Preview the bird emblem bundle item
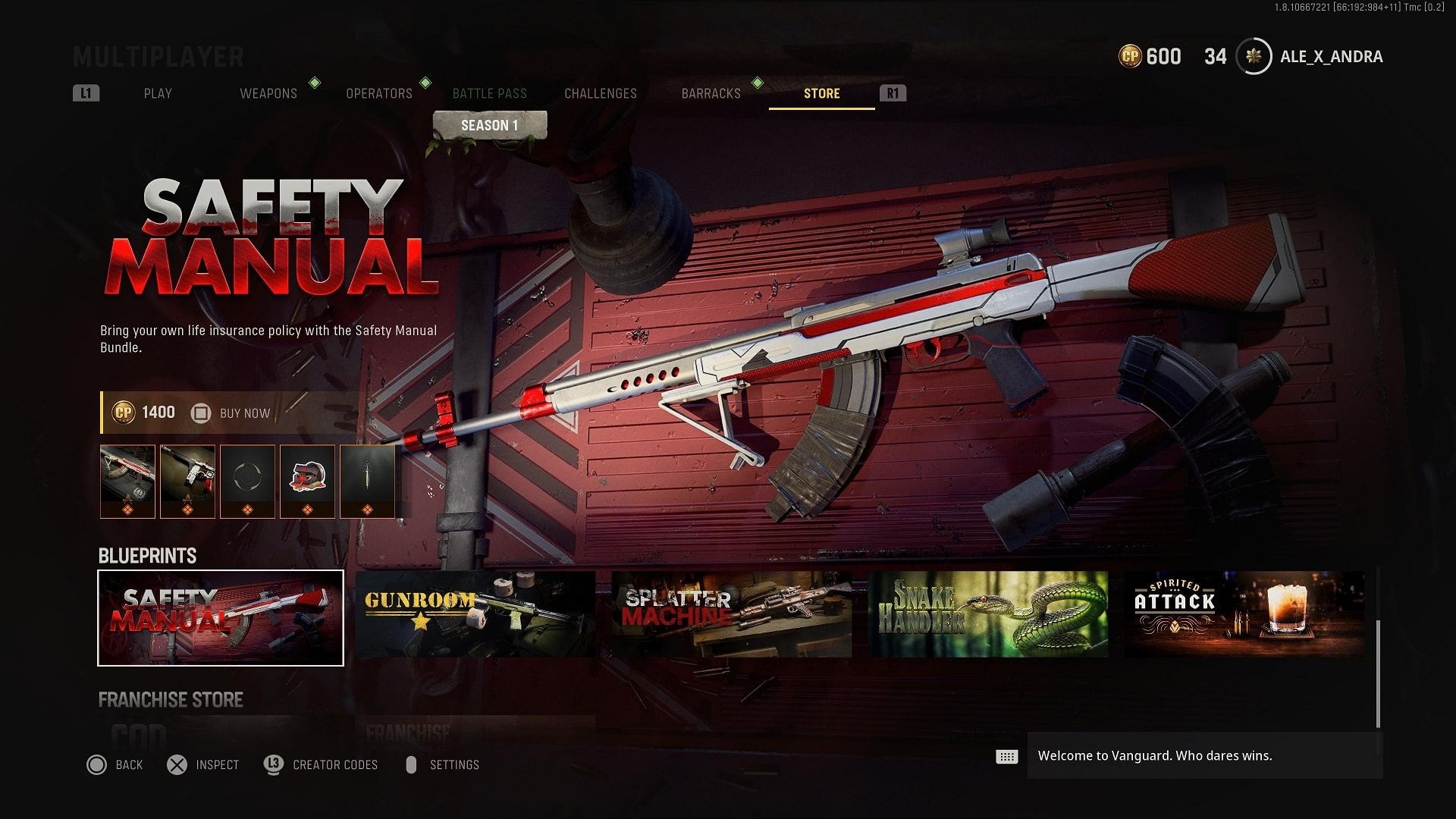The width and height of the screenshot is (1456, 819). (307, 482)
